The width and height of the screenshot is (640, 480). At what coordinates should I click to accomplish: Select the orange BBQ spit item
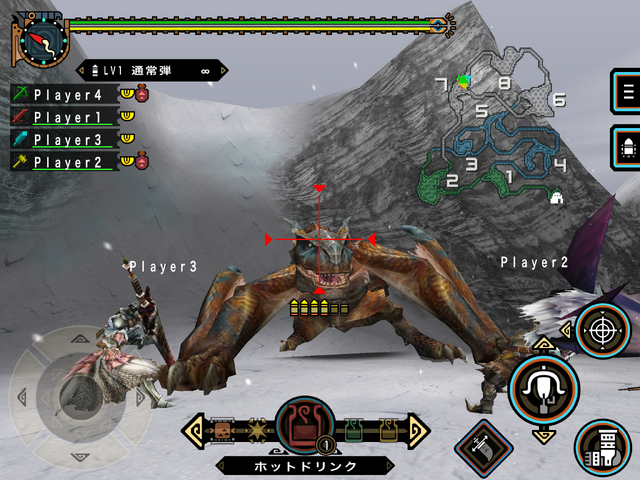click(223, 430)
